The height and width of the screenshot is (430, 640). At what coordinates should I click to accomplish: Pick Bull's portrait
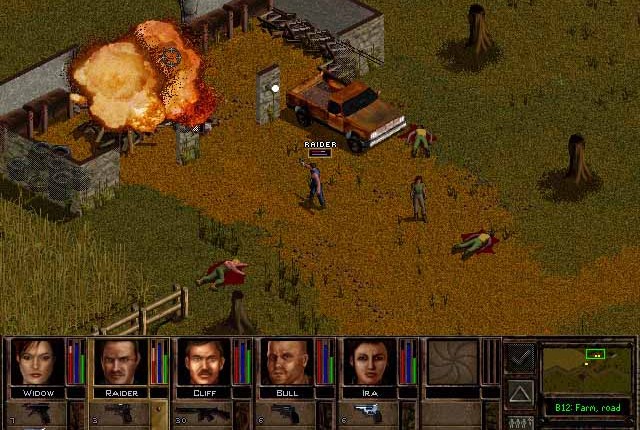coord(288,361)
